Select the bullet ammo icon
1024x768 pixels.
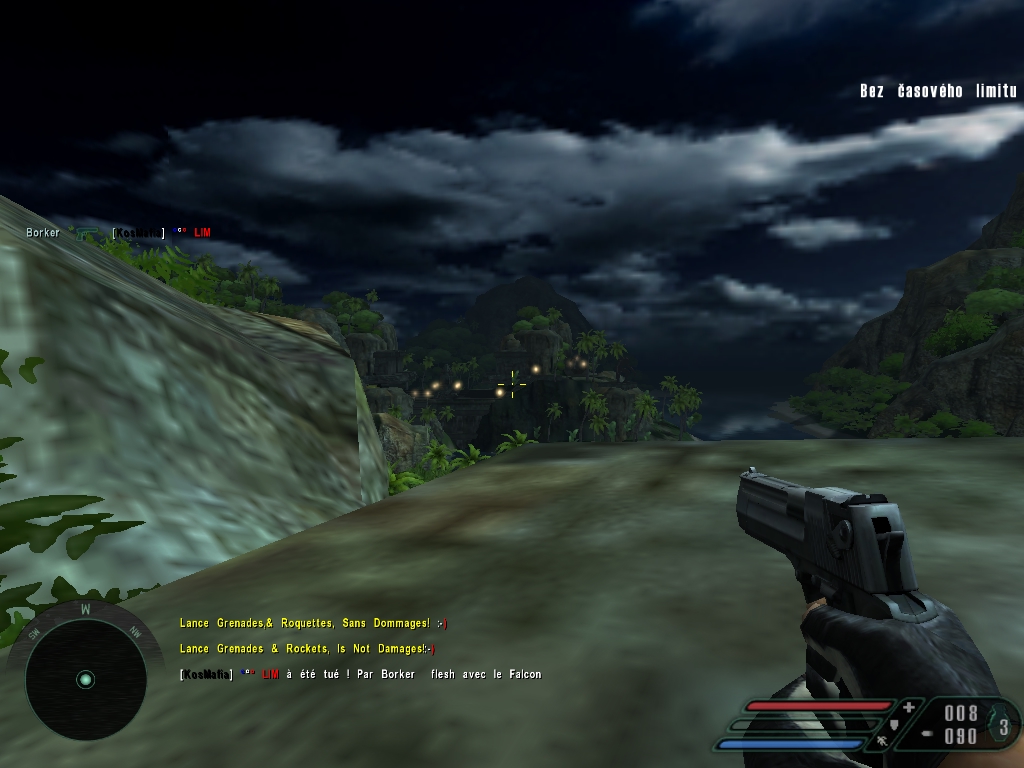(927, 734)
